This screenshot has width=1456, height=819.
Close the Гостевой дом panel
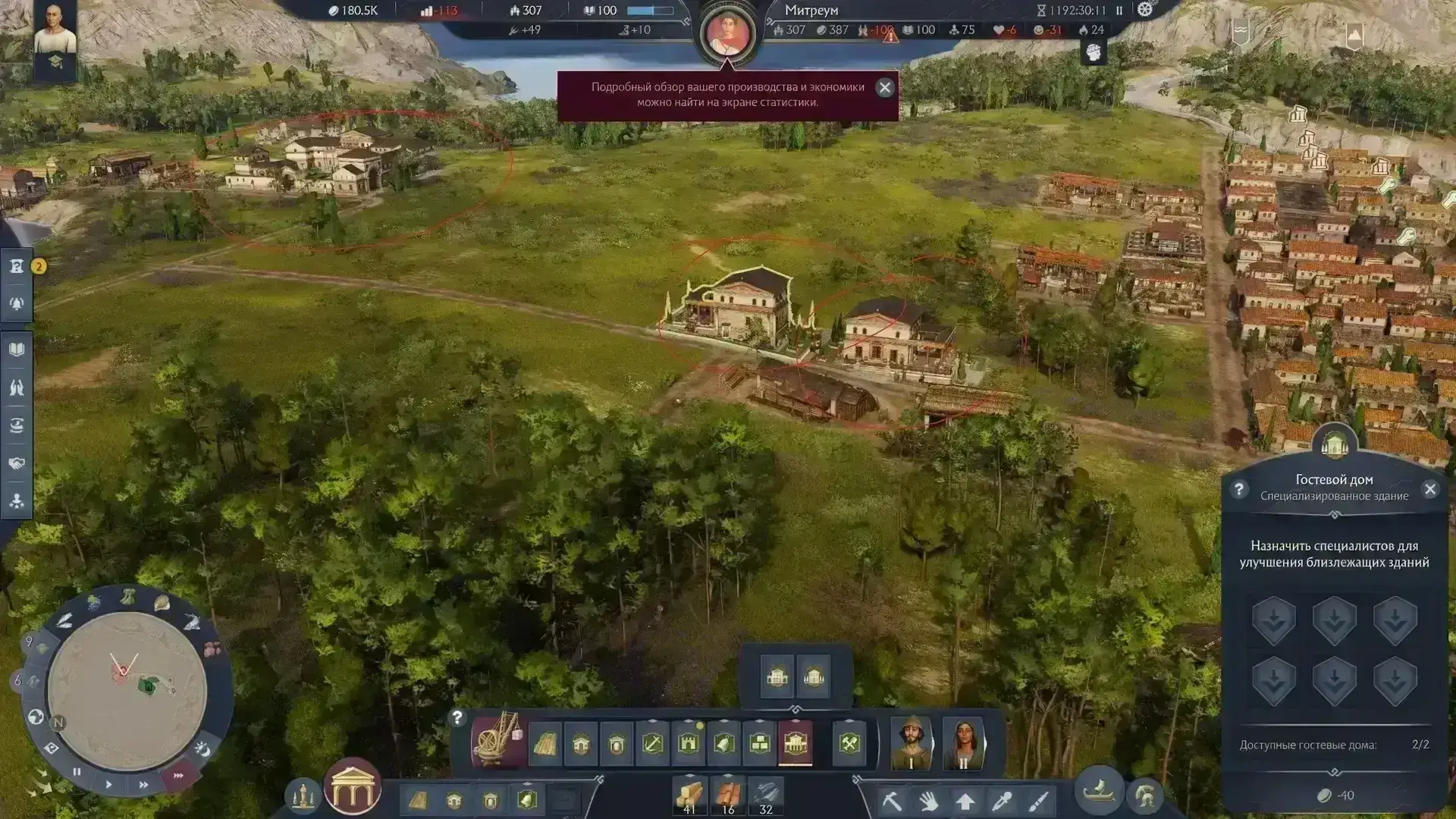click(1429, 489)
